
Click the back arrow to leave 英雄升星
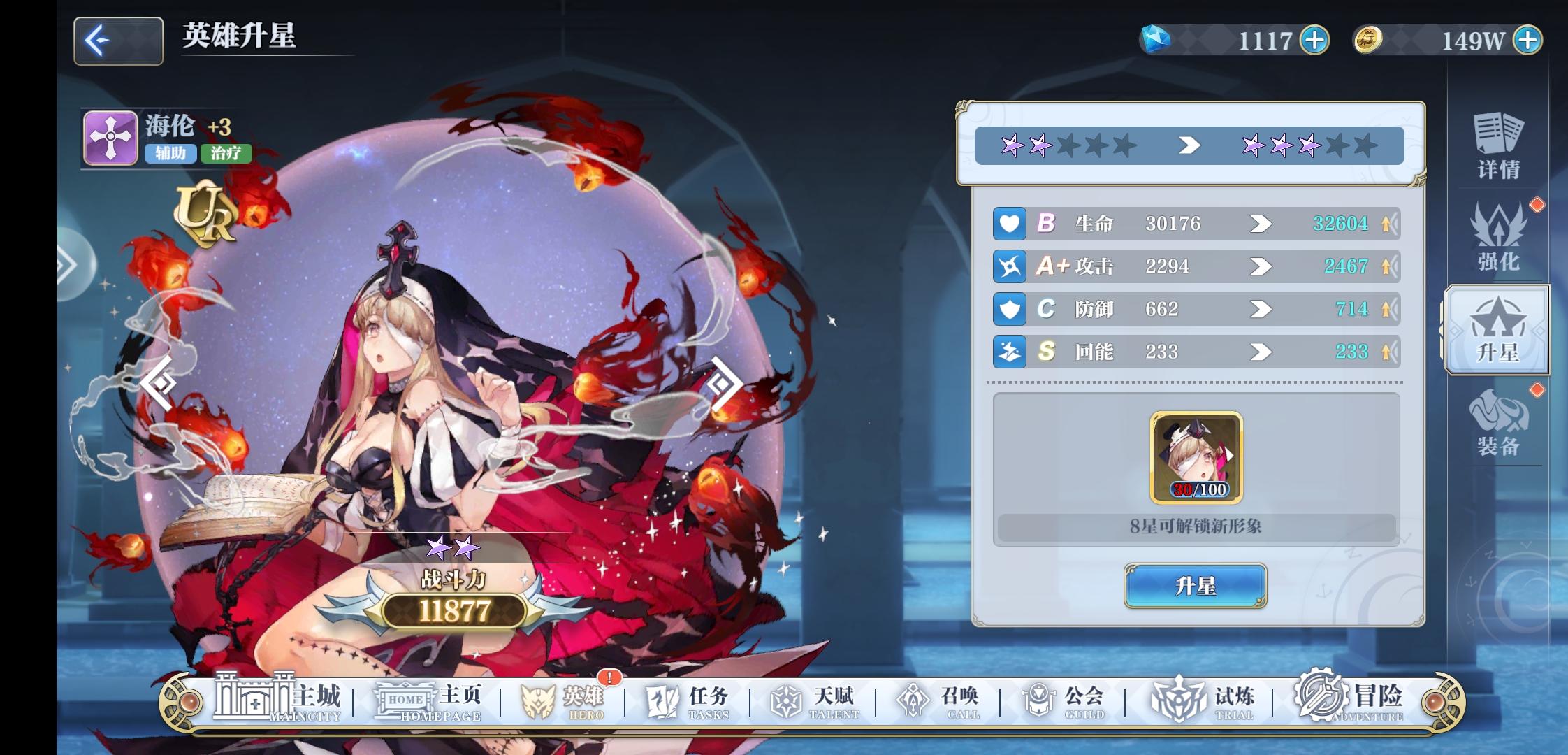point(117,42)
